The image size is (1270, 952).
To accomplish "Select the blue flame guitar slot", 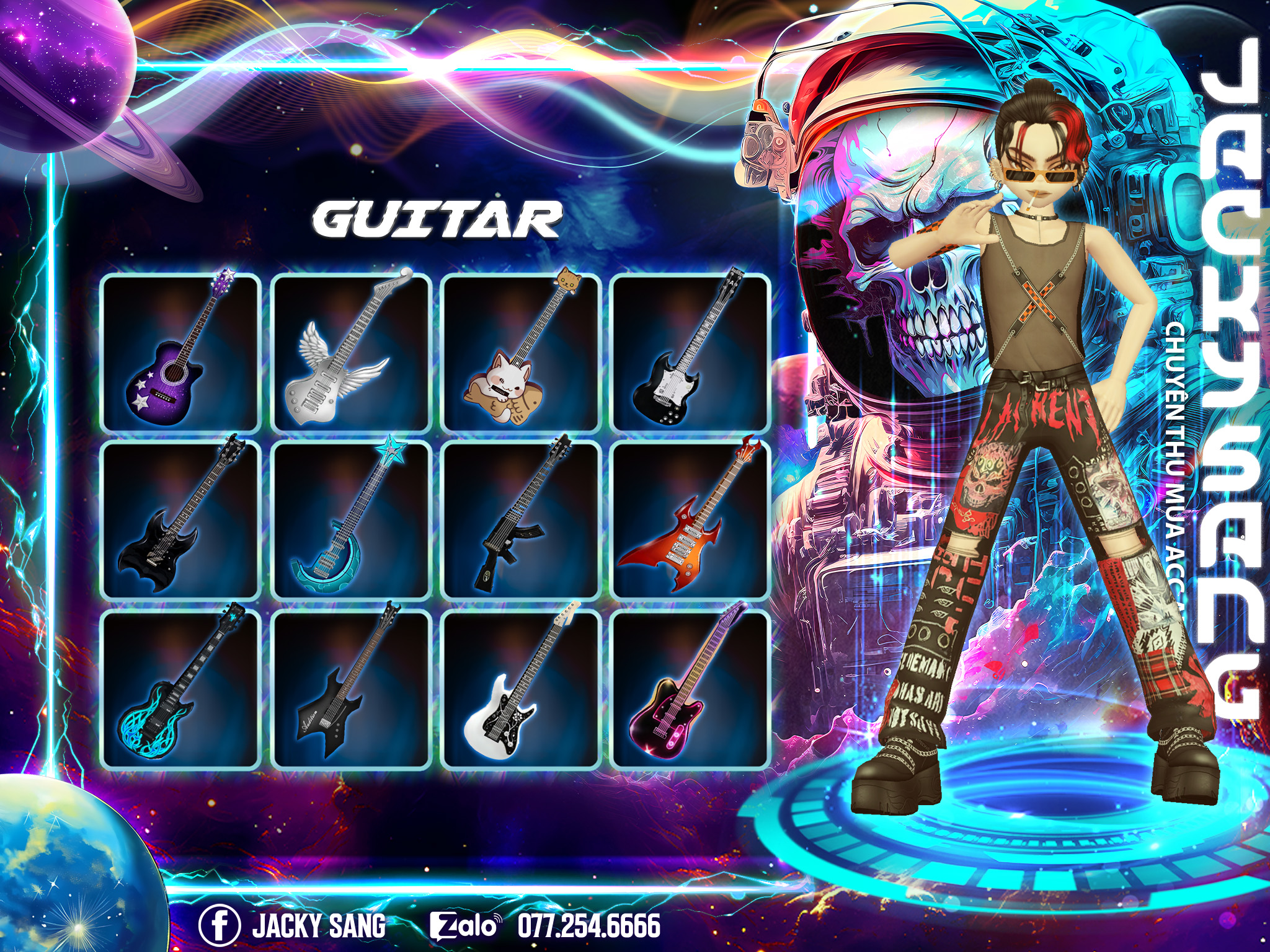I will (x=180, y=689).
